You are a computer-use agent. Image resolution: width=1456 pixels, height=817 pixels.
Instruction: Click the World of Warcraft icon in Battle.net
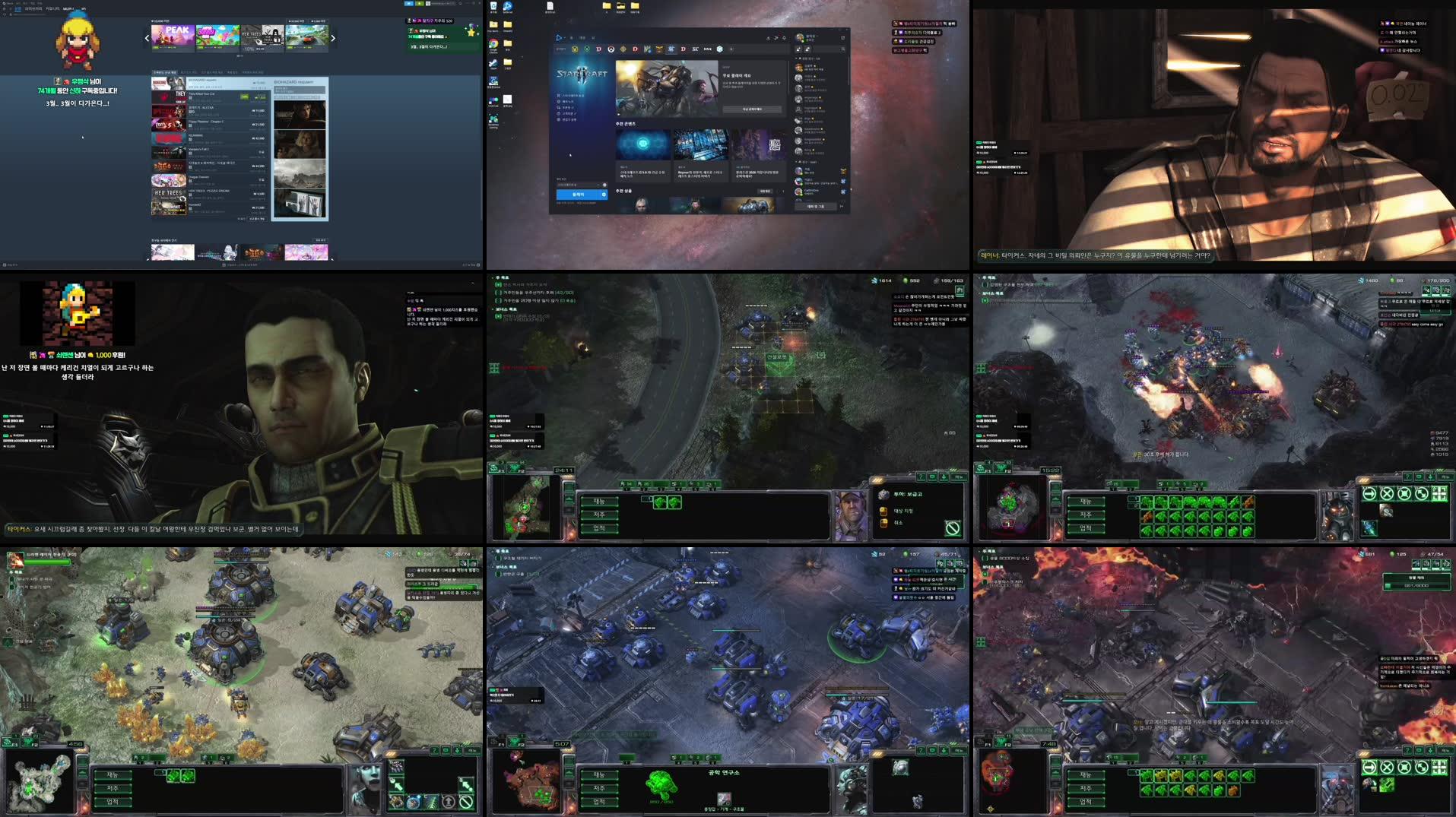(576, 49)
